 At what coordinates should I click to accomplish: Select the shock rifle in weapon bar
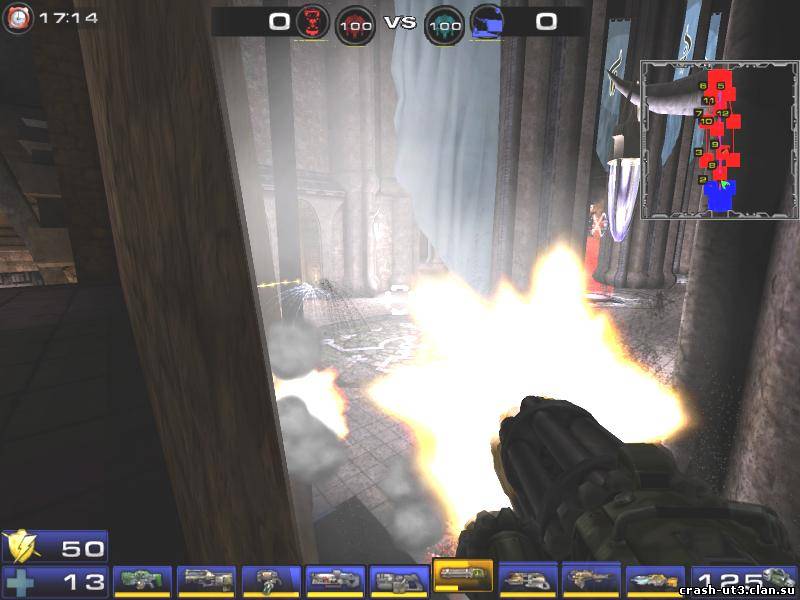tap(335, 580)
